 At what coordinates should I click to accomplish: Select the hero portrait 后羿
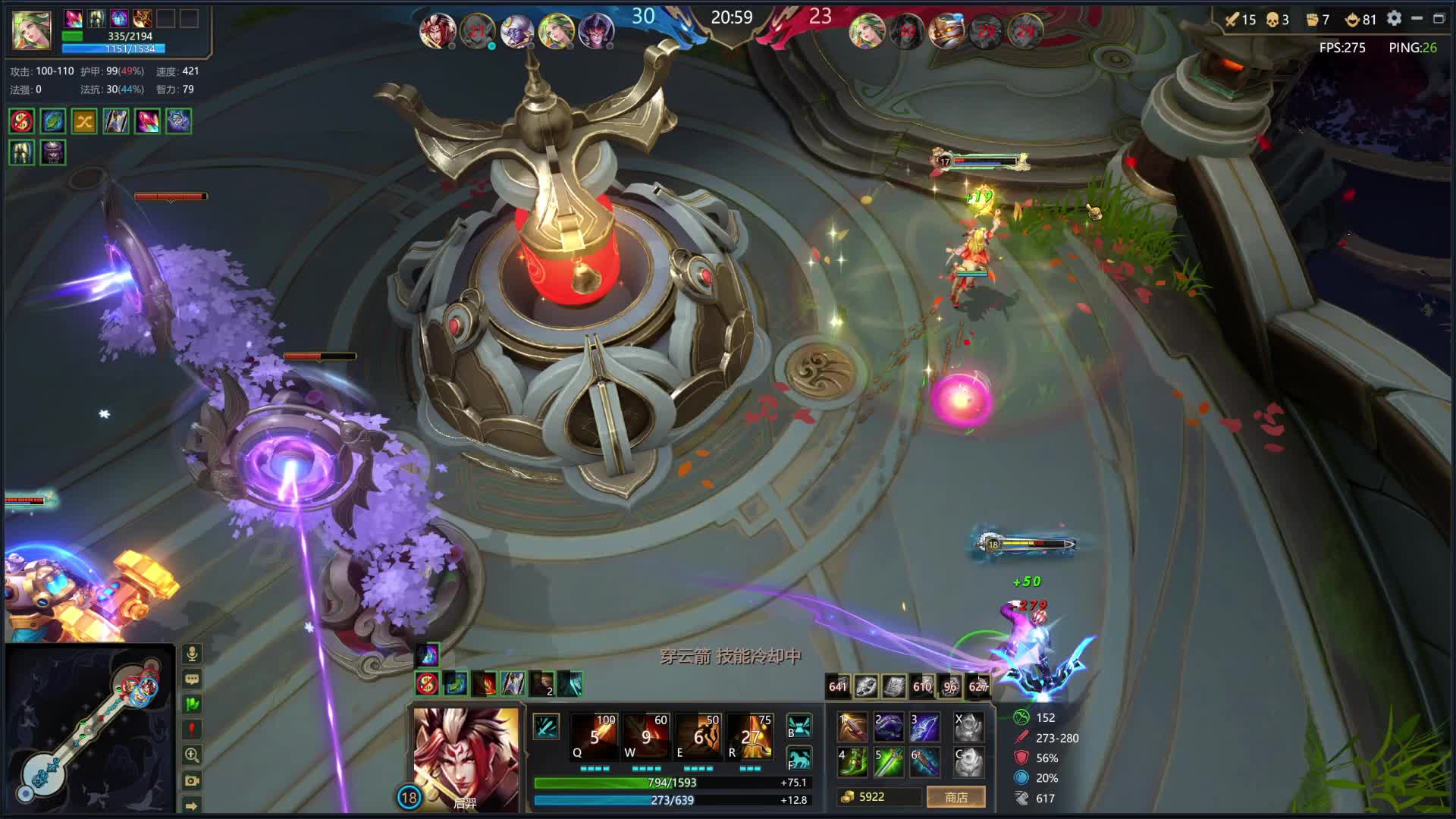tap(466, 758)
